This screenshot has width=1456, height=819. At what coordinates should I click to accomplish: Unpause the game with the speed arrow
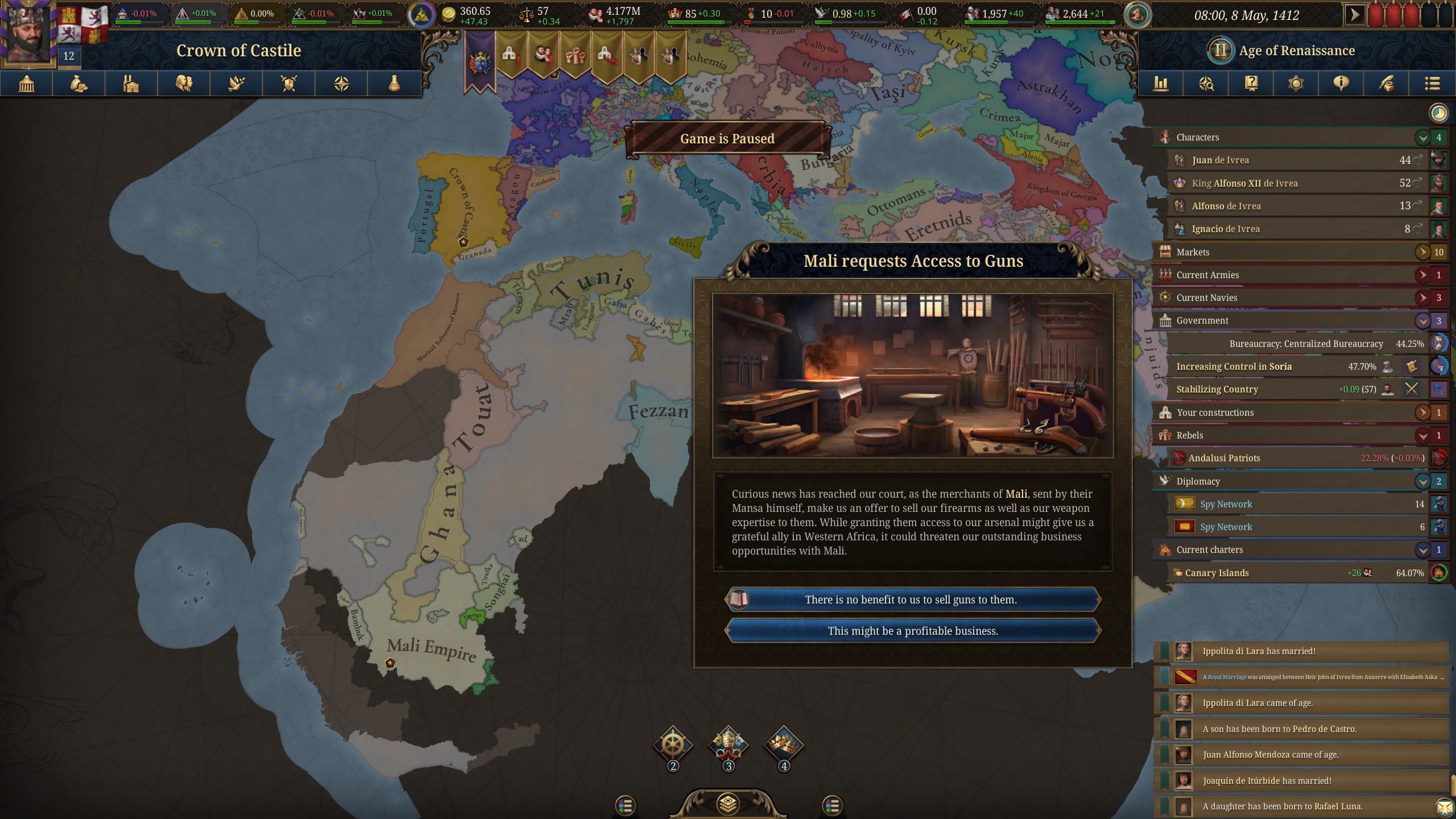click(1355, 14)
